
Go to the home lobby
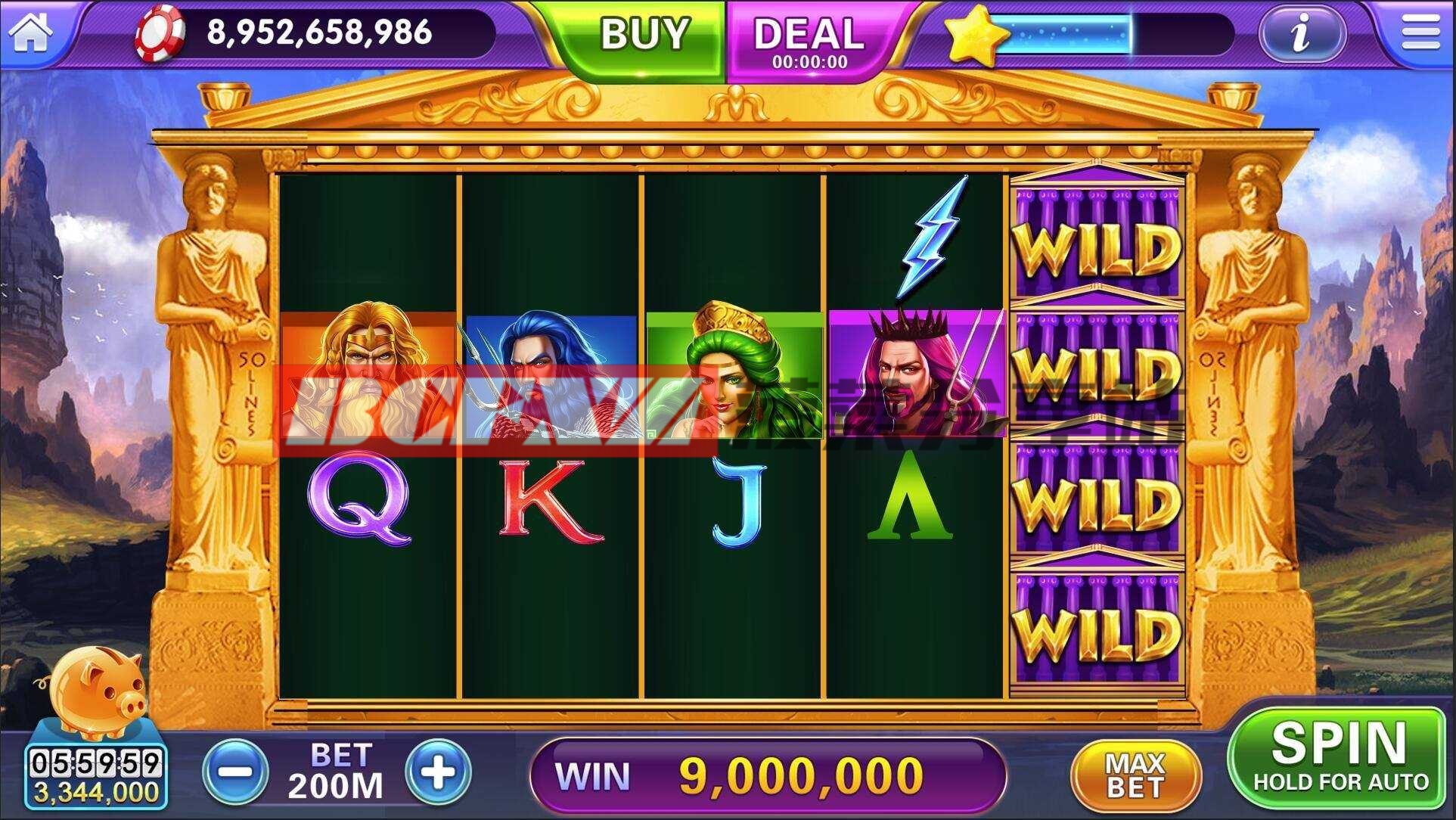[31, 33]
